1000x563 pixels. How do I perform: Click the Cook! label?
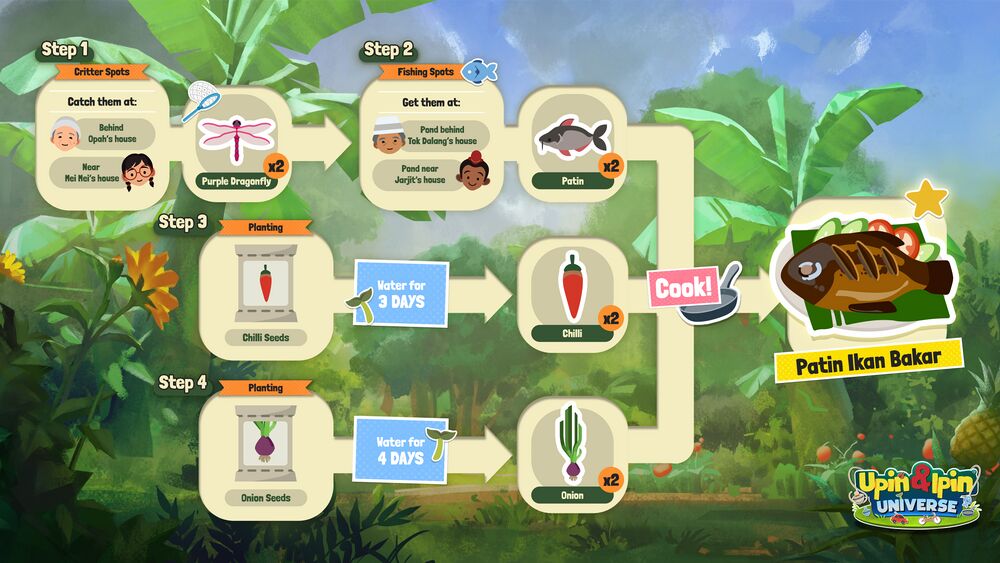tap(684, 288)
